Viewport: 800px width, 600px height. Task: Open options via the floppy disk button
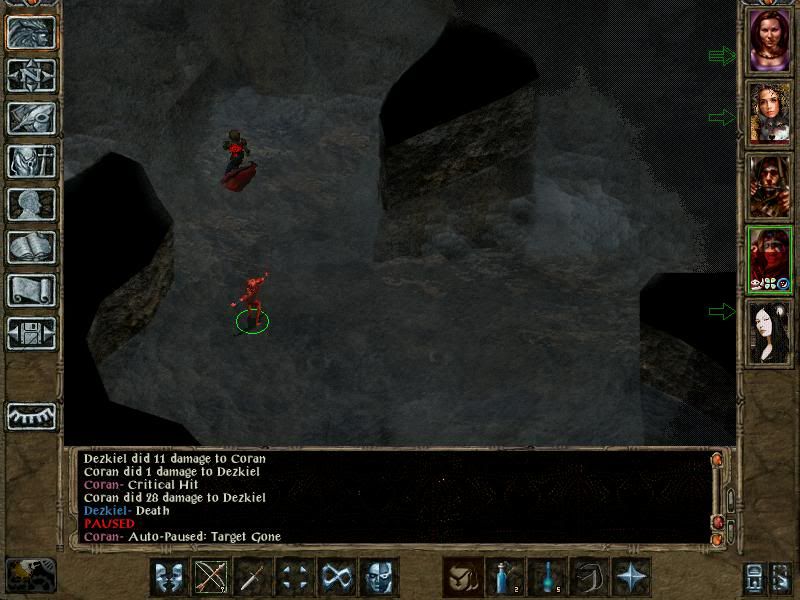click(31, 333)
